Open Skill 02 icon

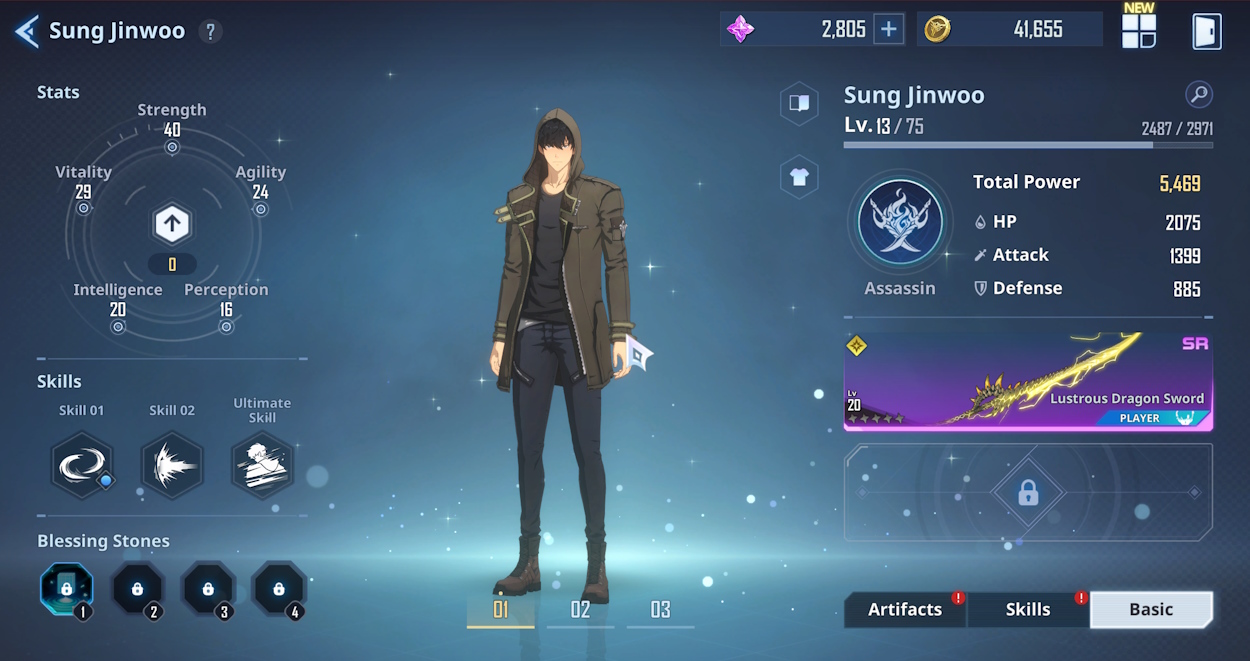[172, 465]
